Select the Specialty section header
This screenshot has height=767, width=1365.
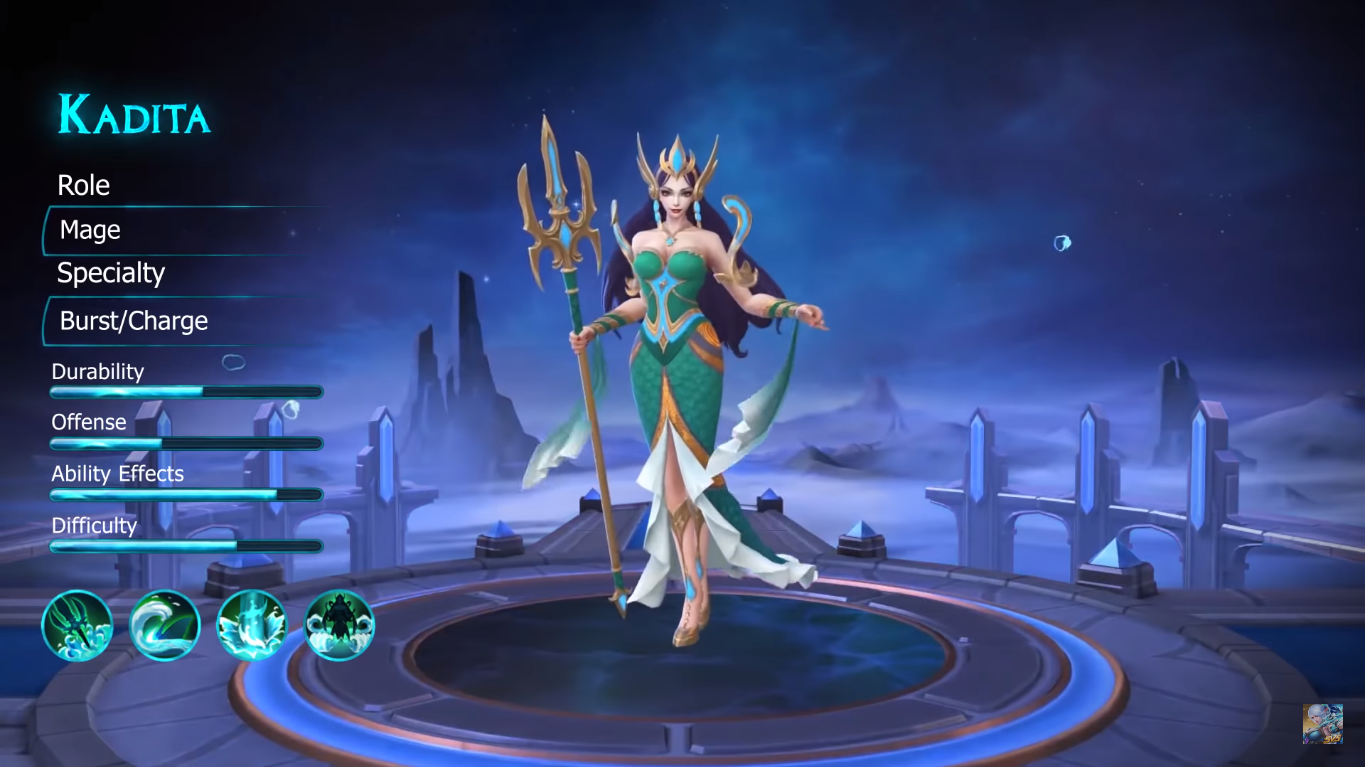pyautogui.click(x=110, y=272)
